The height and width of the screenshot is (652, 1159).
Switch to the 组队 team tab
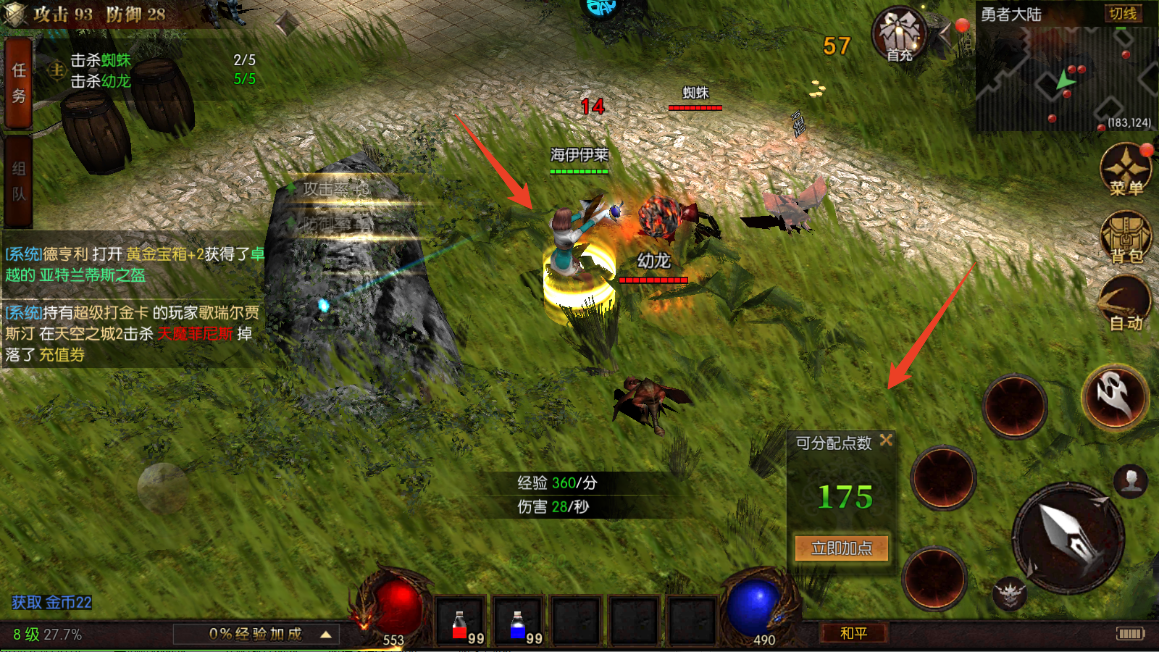click(18, 182)
